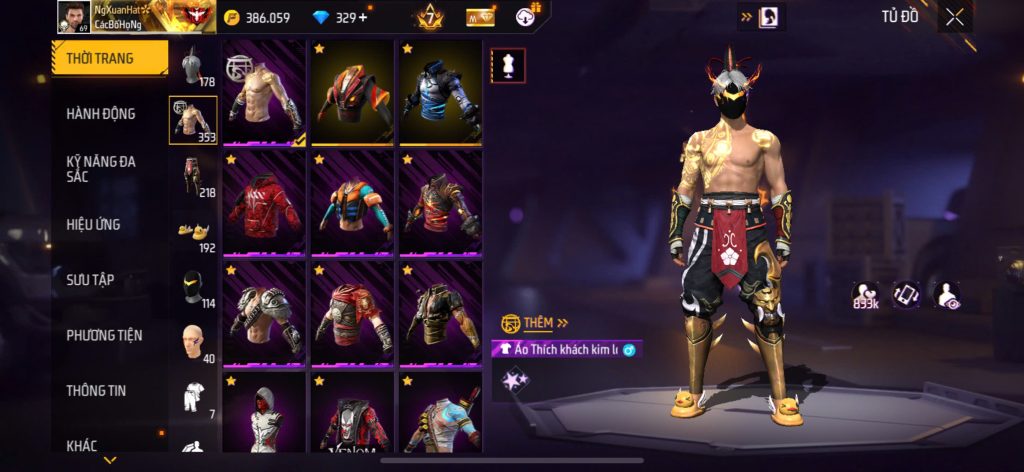Add diamonds with the plus button
The width and height of the screenshot is (1024, 472).
click(362, 18)
